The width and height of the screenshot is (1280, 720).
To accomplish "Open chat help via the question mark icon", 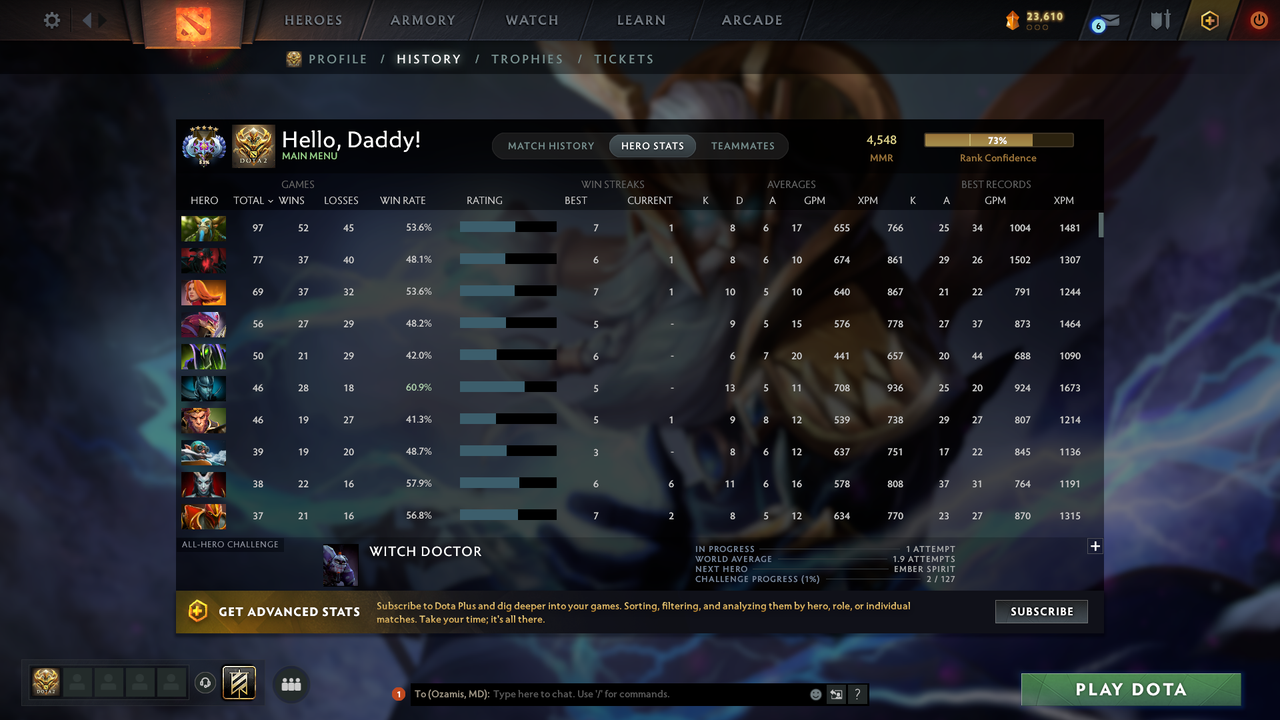I will (857, 694).
